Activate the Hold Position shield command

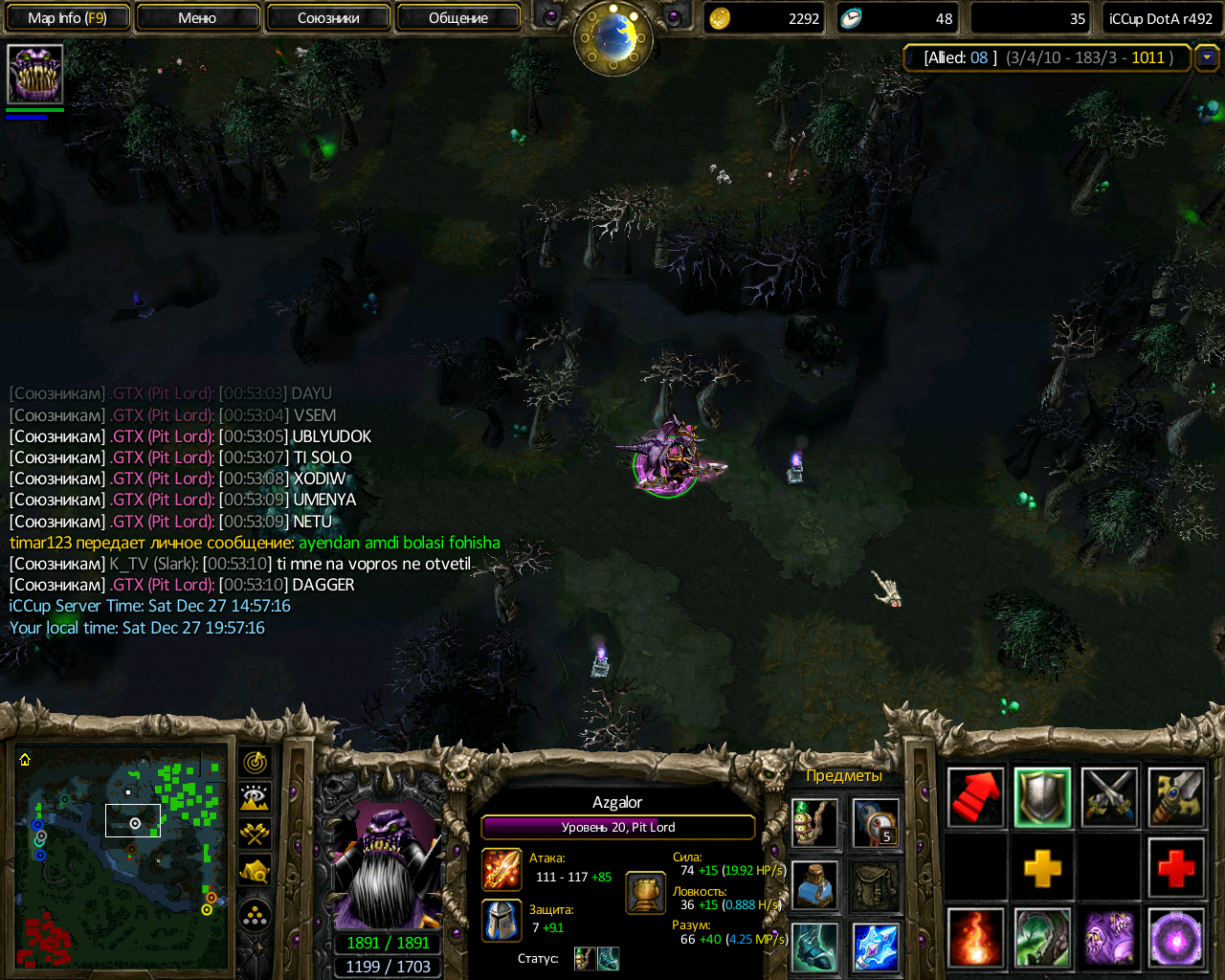1042,797
